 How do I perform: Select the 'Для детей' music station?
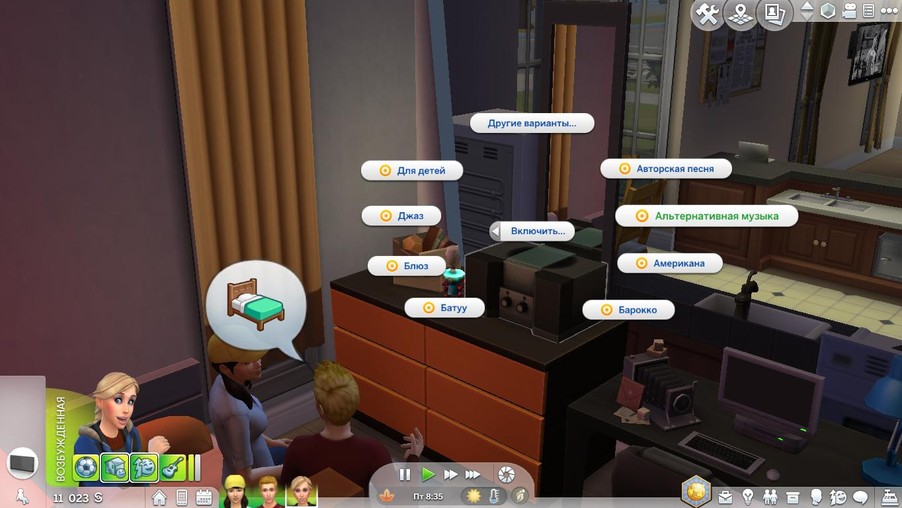click(x=412, y=170)
